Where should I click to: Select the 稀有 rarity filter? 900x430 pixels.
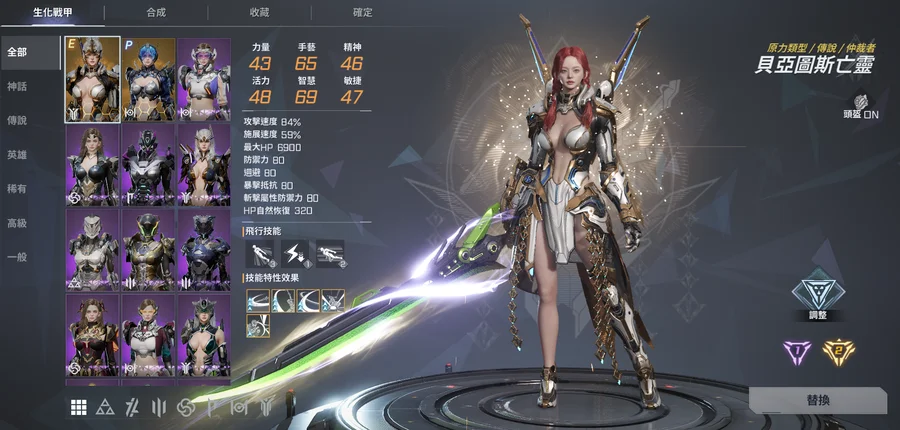17,189
